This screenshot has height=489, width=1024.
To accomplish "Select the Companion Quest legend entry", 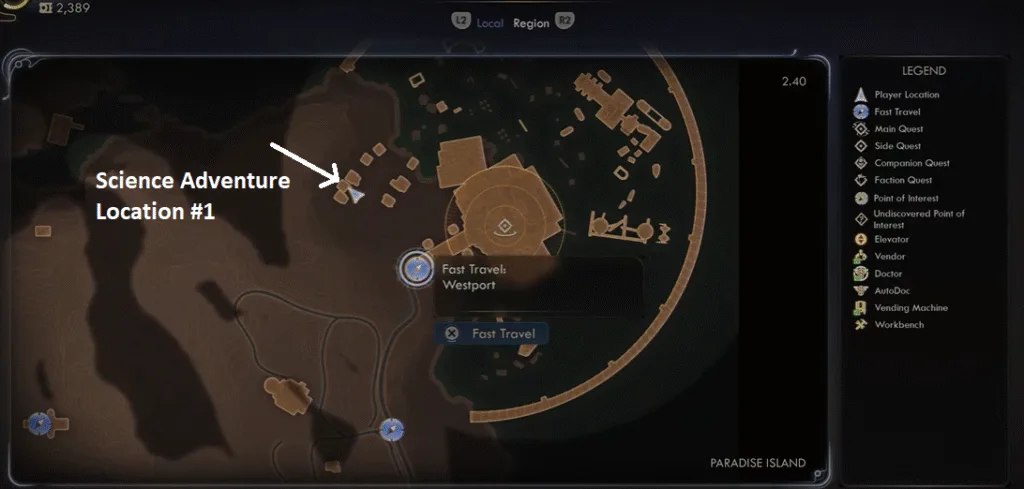I will coord(911,163).
